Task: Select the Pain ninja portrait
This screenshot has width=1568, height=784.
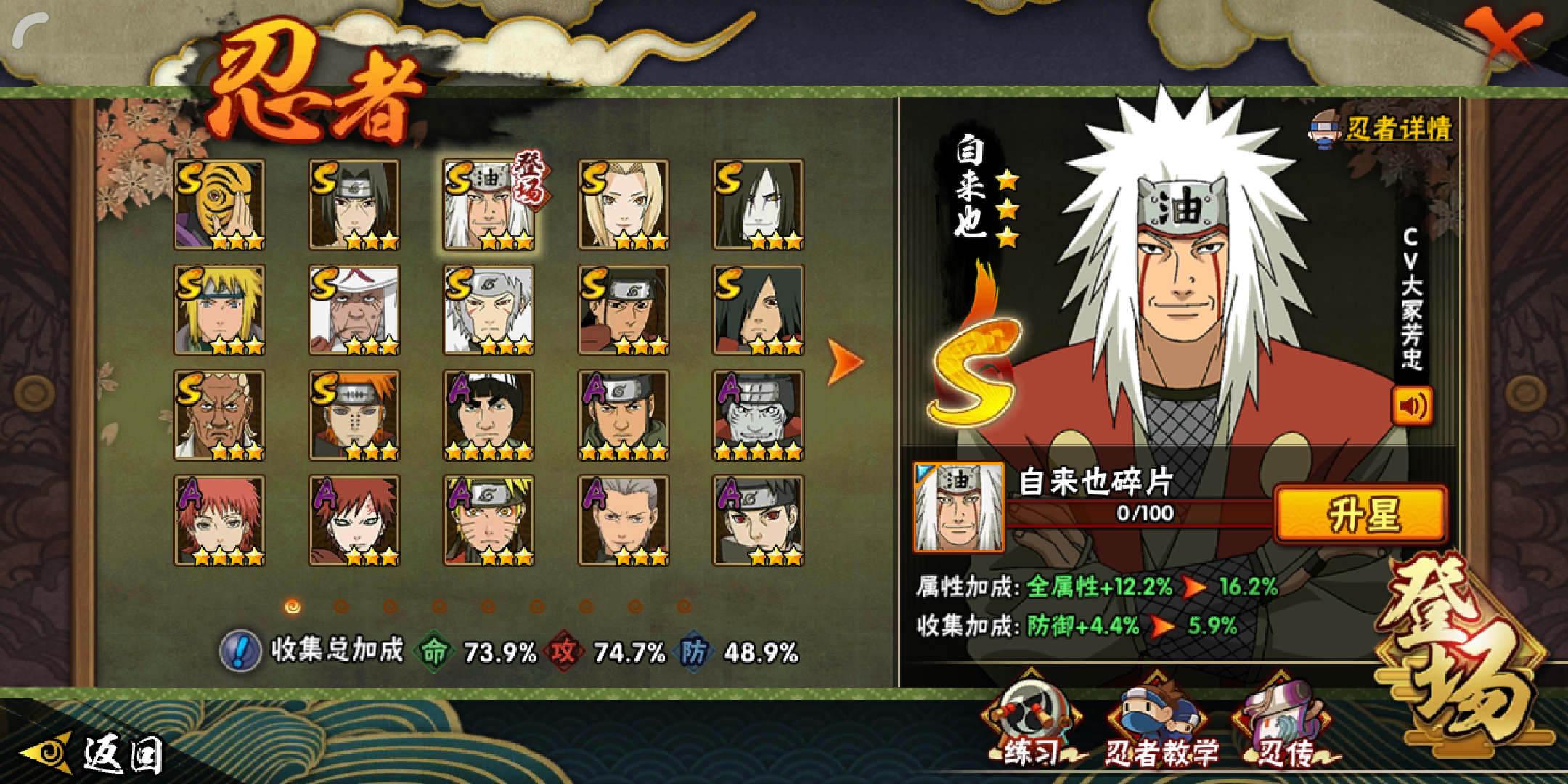Action: tap(354, 415)
